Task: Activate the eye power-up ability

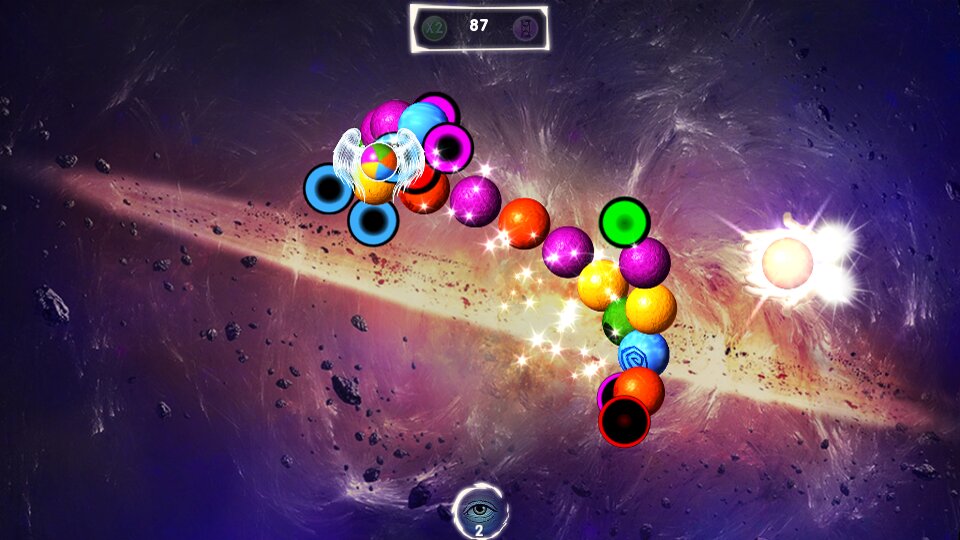Action: coord(479,511)
